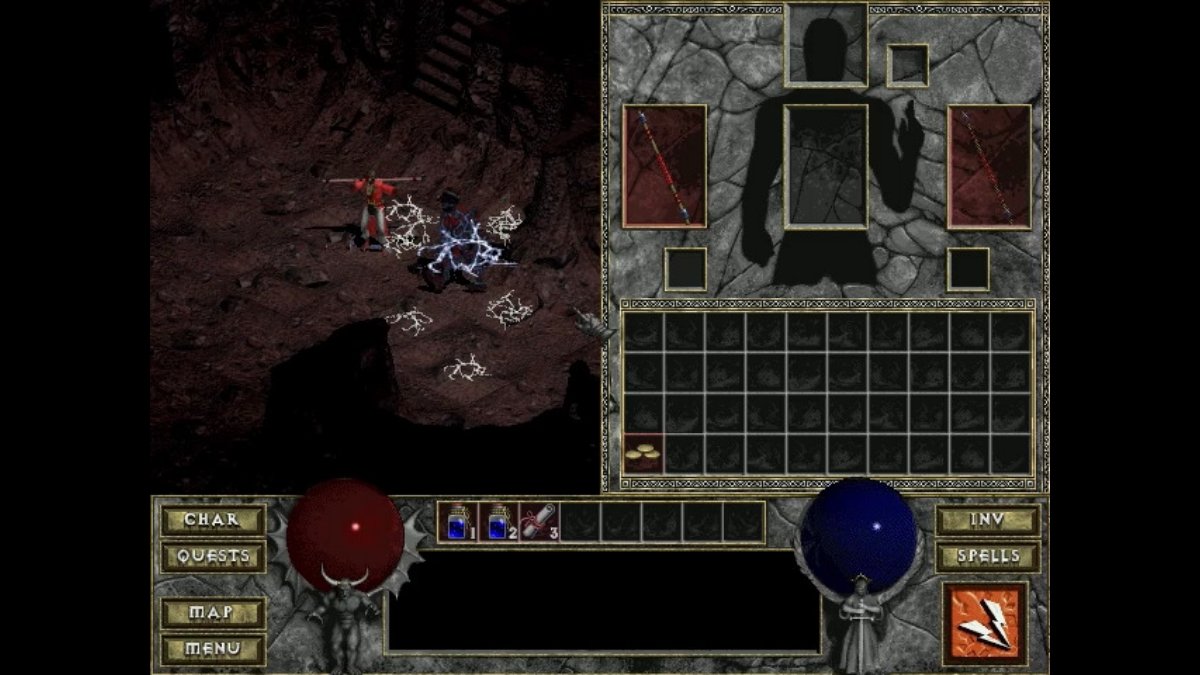Select the empty amulet slot beside the head
Screen dimensions: 1200x675
(908, 66)
